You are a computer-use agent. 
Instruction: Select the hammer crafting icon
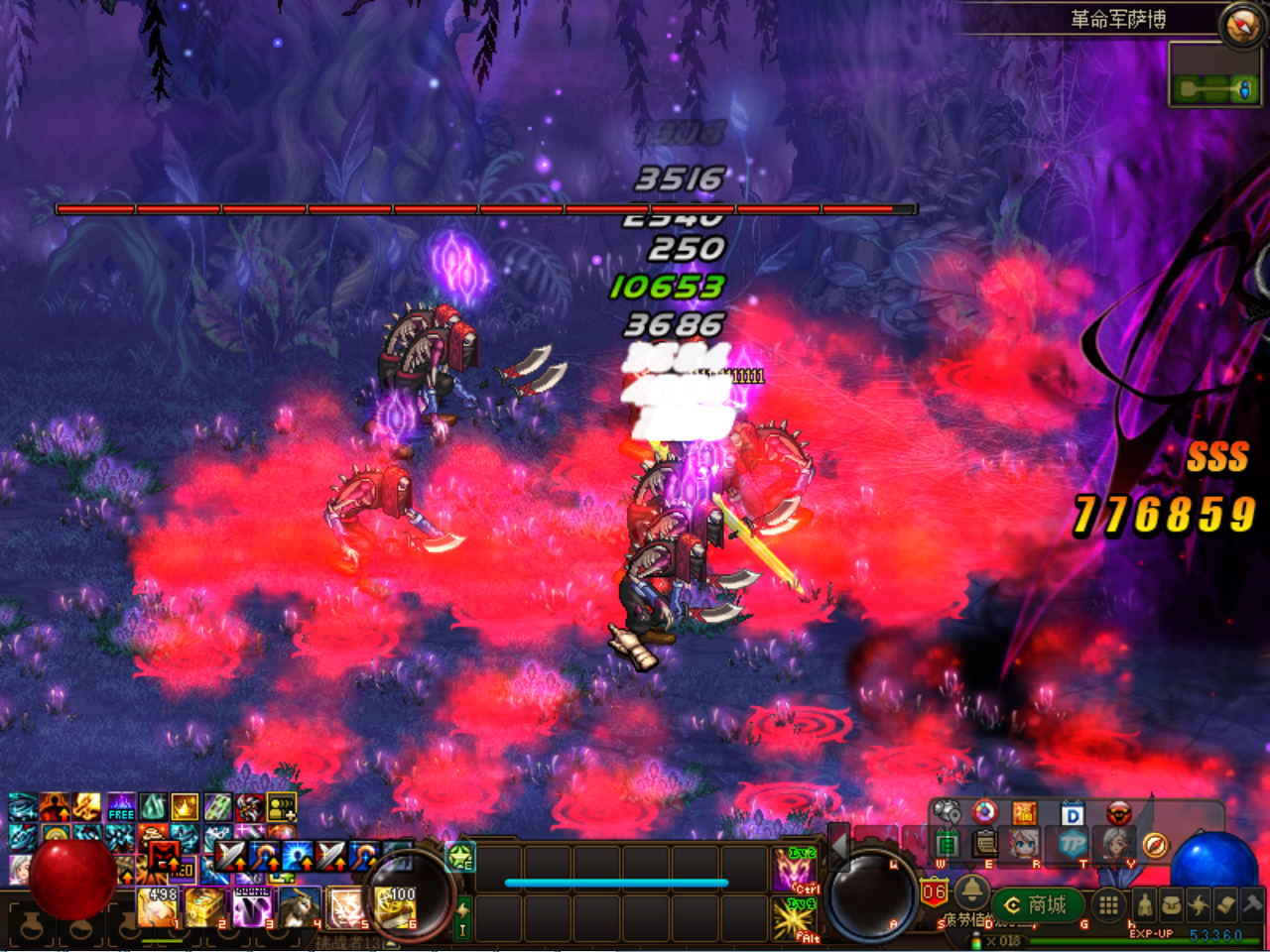[x=1247, y=904]
